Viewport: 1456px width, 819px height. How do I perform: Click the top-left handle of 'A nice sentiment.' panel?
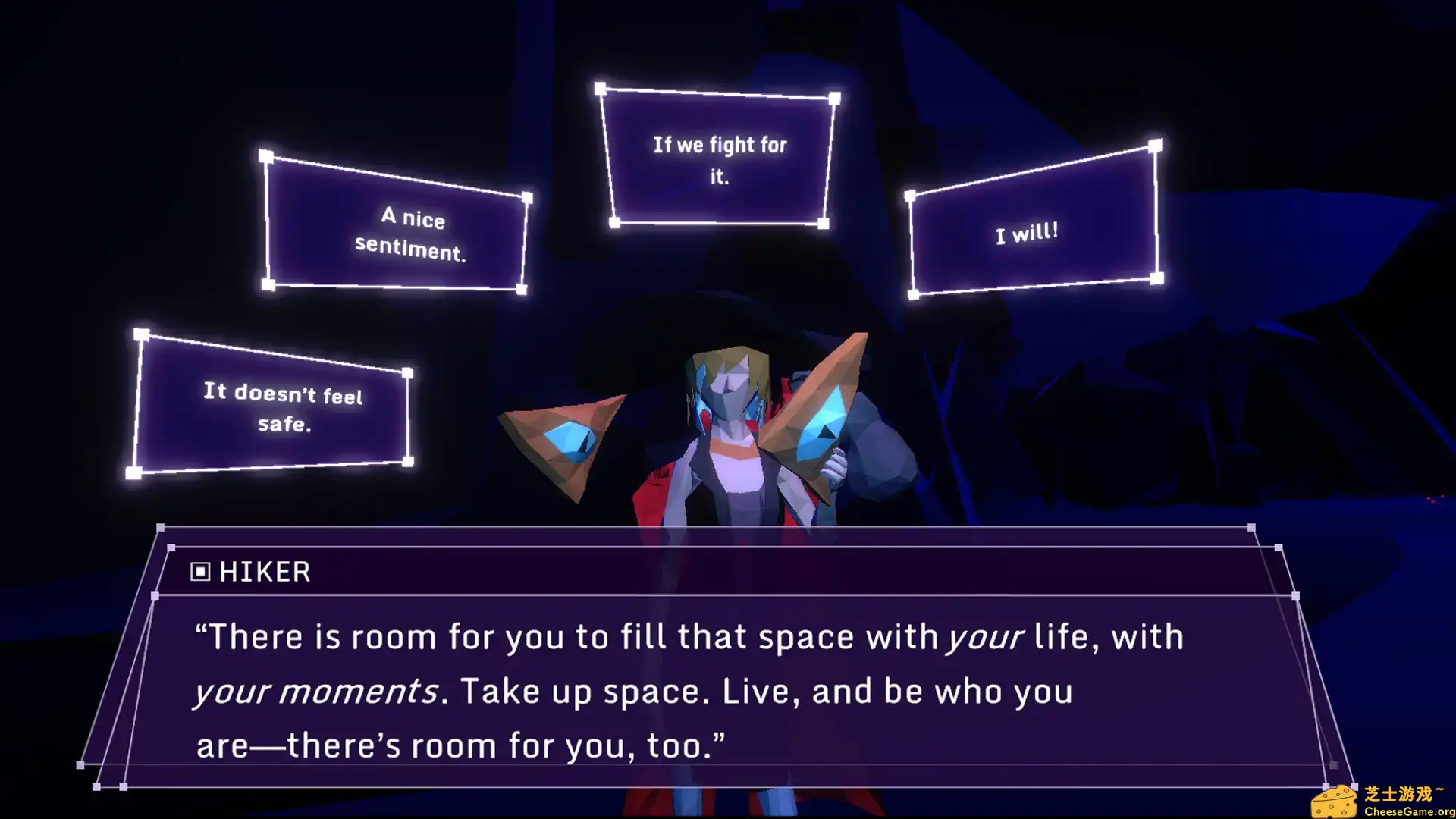[x=267, y=155]
